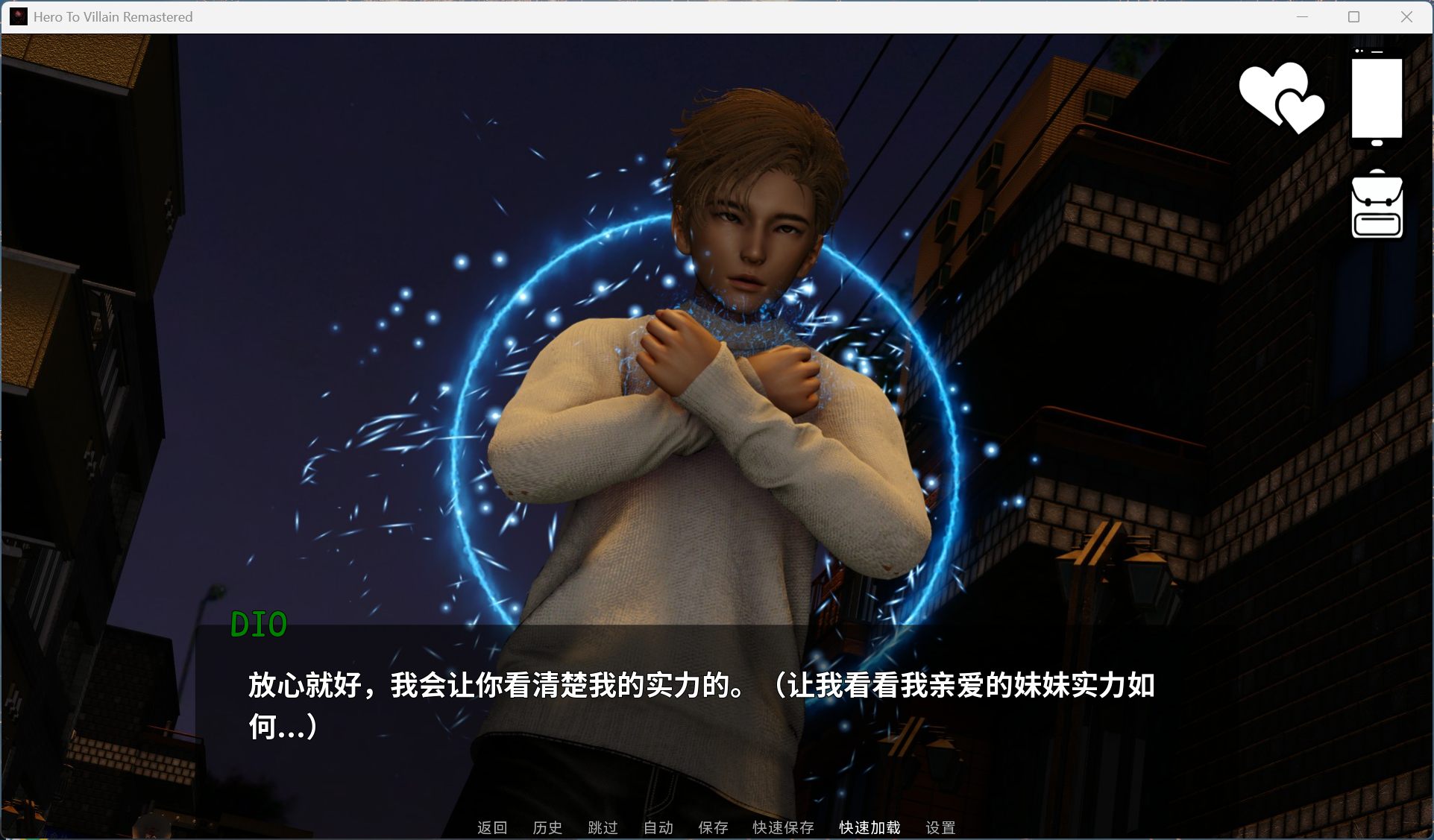Check items using the backpack icon
Screen dimensions: 1434x840
click(x=1377, y=203)
